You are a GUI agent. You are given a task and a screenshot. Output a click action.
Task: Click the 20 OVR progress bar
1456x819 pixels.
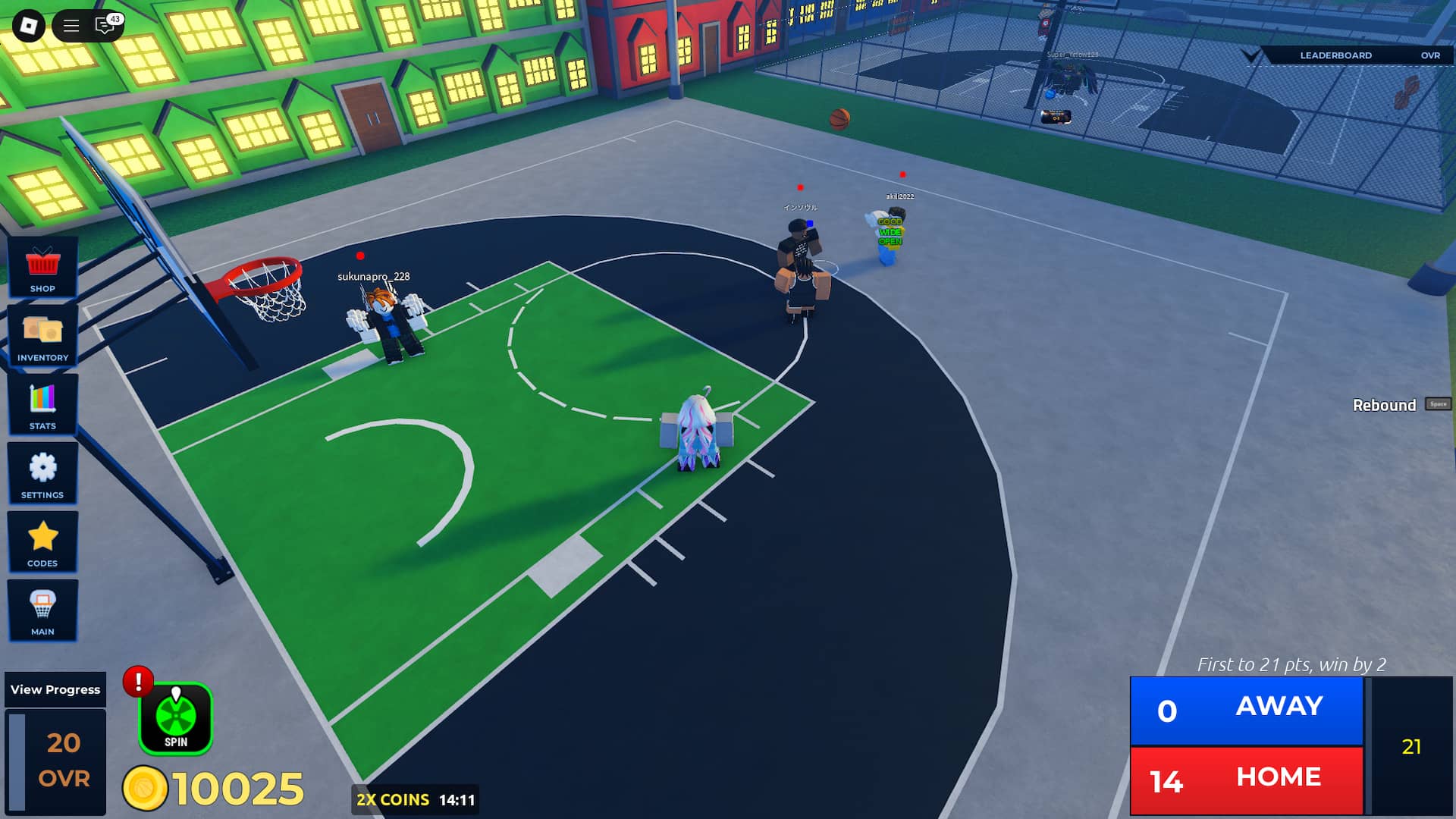(55, 758)
